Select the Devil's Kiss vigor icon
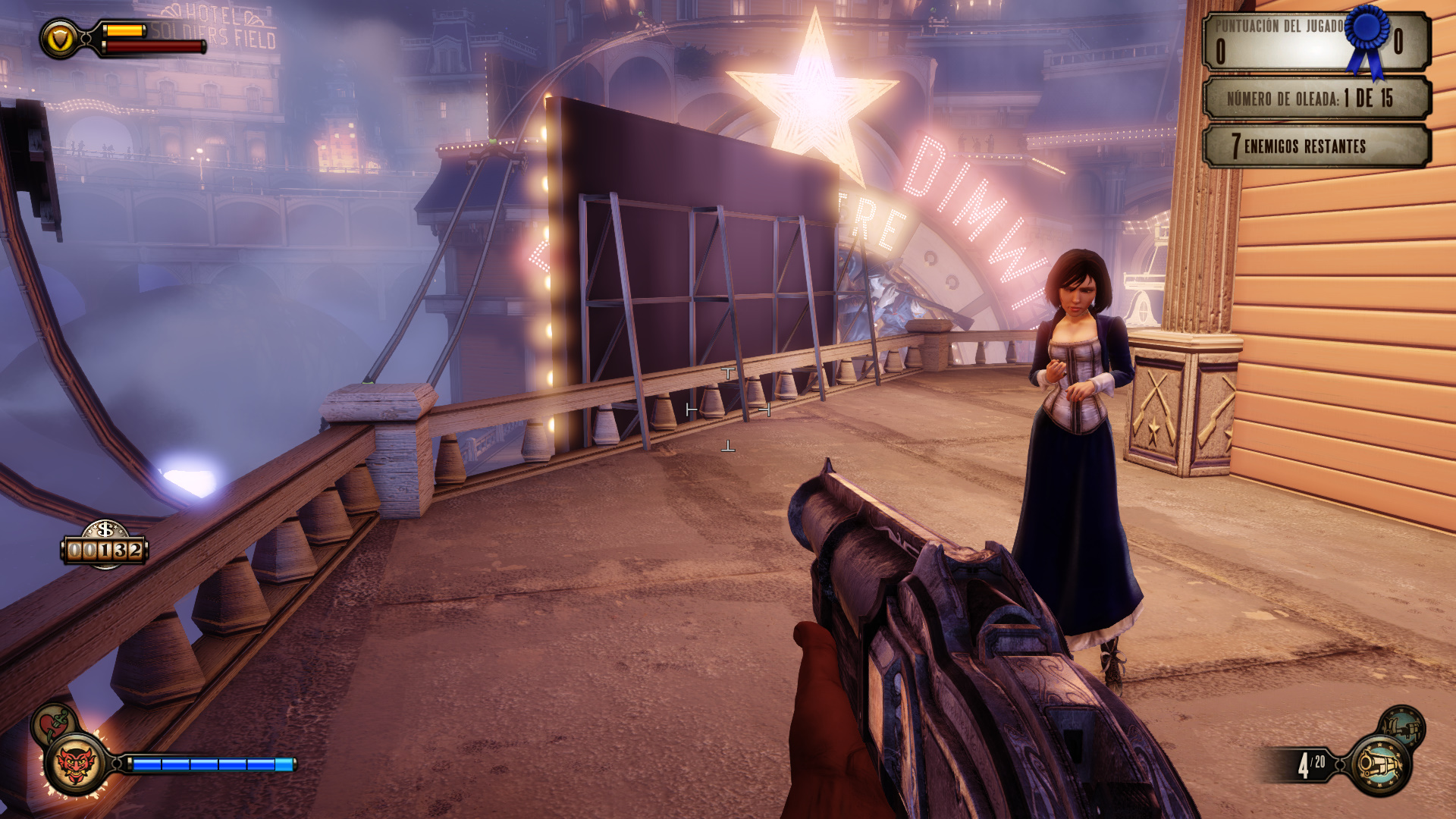This screenshot has height=819, width=1456. click(x=75, y=764)
